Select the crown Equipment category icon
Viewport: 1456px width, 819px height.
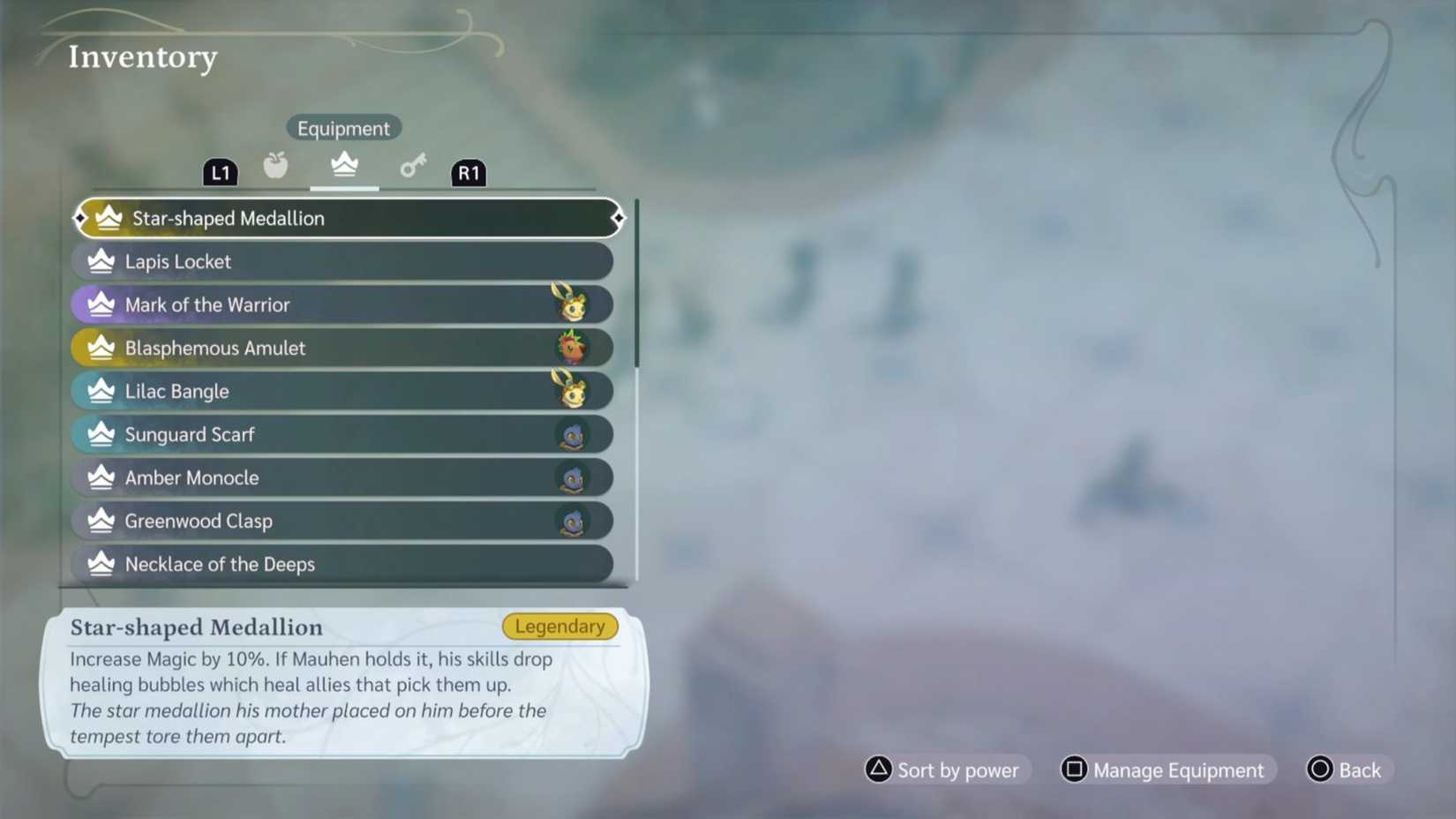tap(343, 164)
